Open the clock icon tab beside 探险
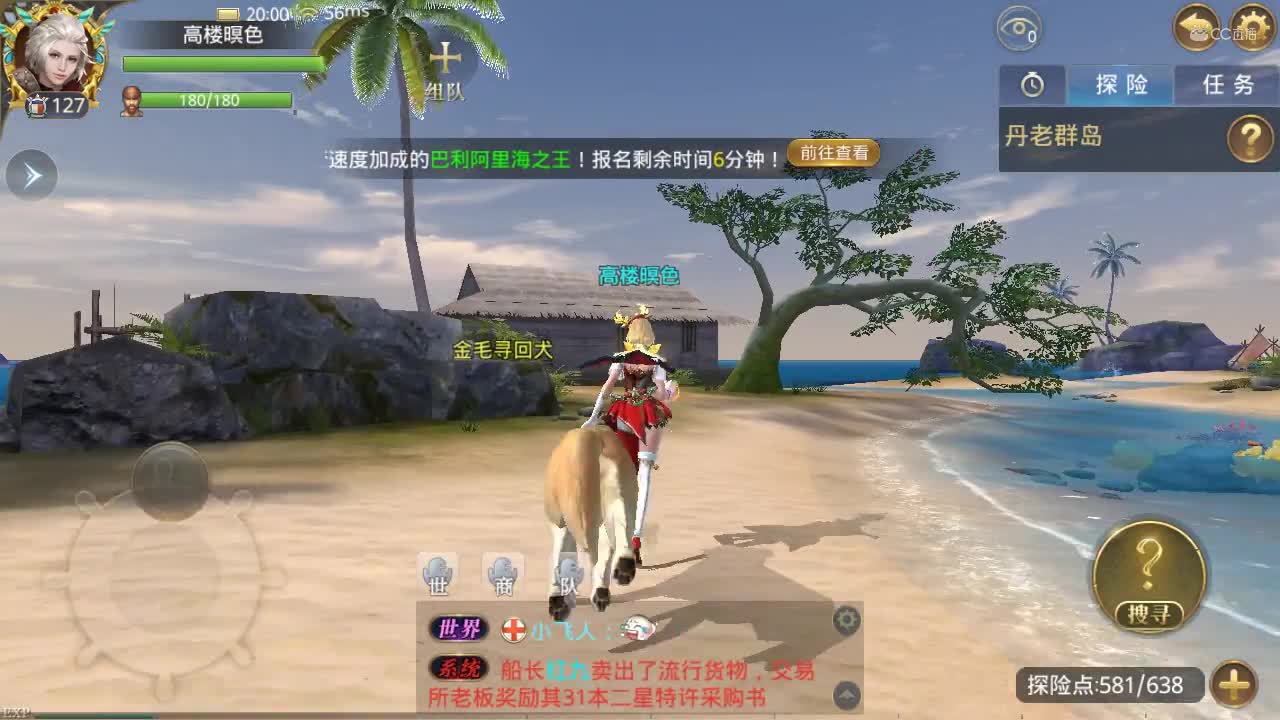 tap(1032, 85)
